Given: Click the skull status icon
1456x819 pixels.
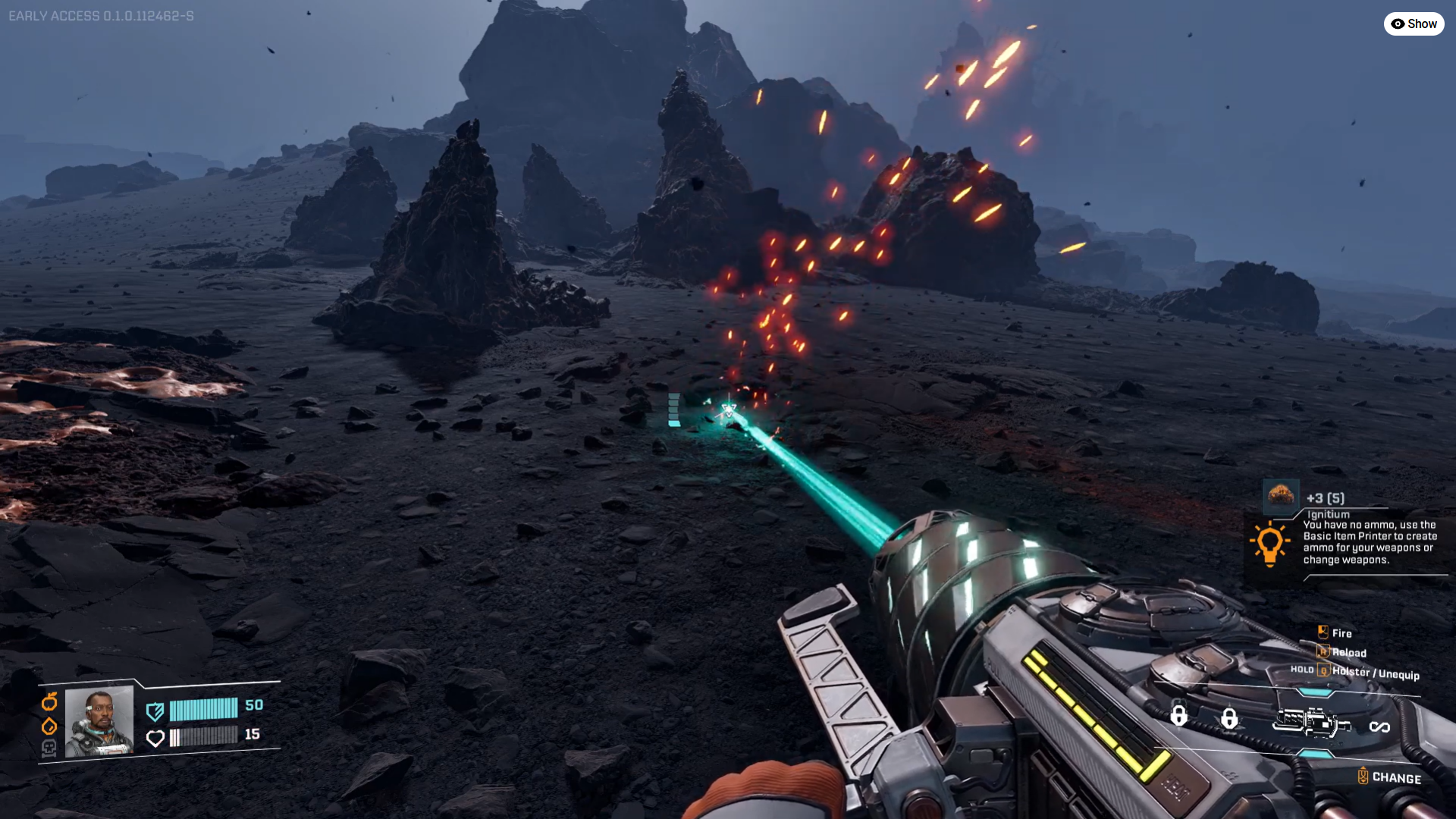Looking at the screenshot, I should 49,748.
